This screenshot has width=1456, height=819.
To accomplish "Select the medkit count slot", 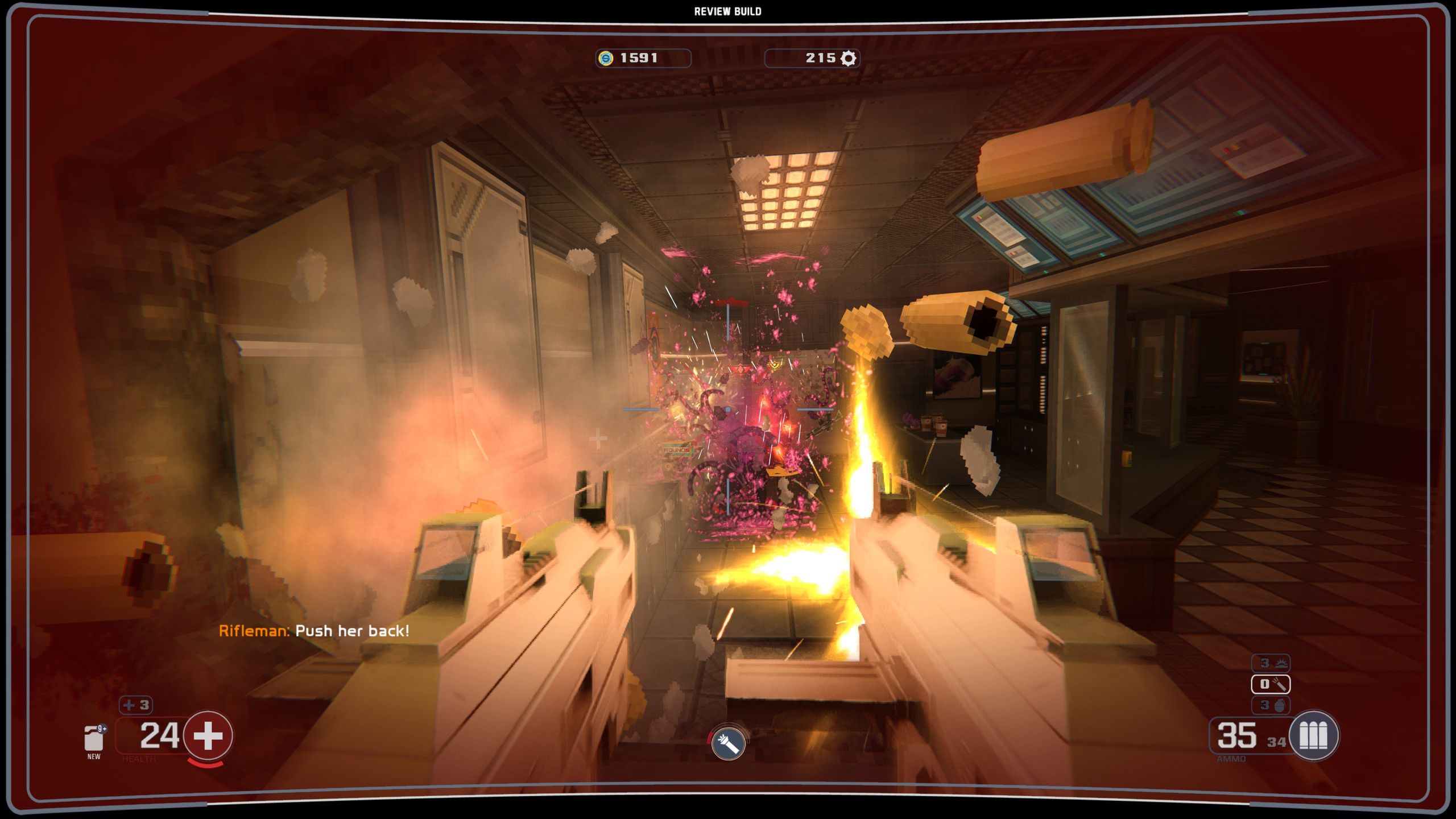I will [136, 705].
